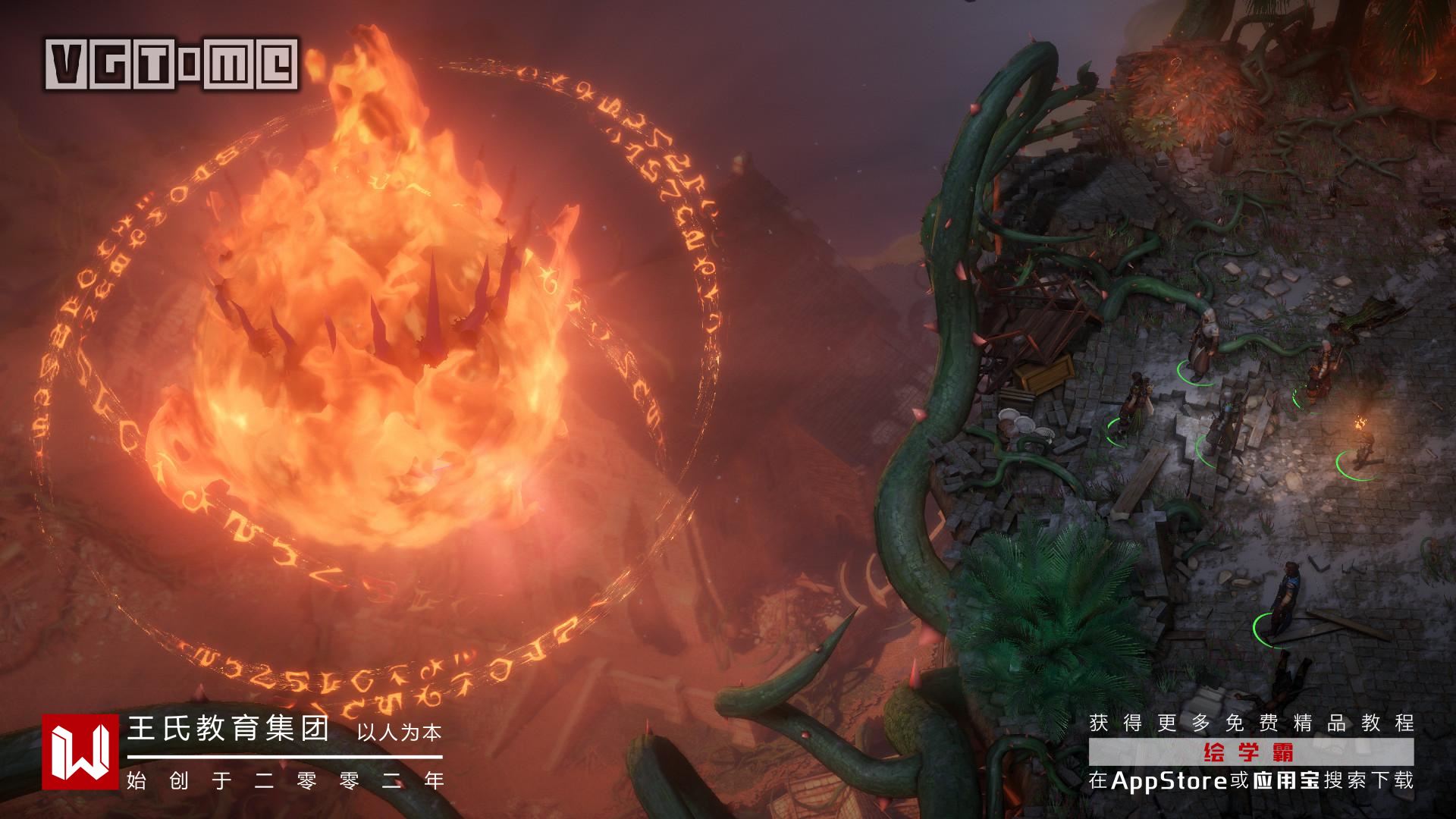The width and height of the screenshot is (1456, 819).
Task: Click the 绘学霸 red text banner
Action: 1250,753
